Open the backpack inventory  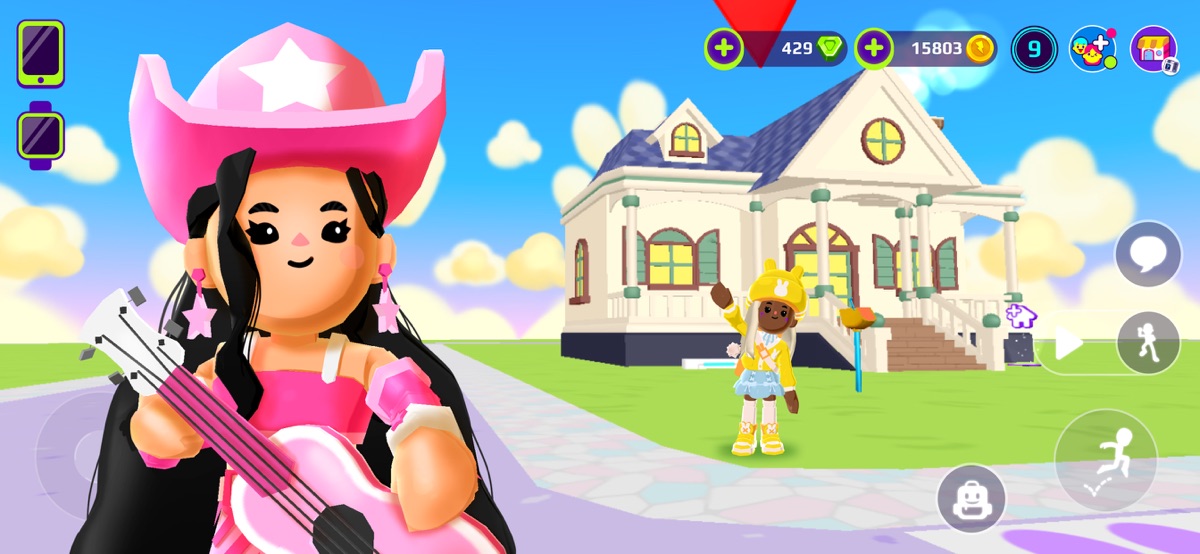(x=970, y=498)
